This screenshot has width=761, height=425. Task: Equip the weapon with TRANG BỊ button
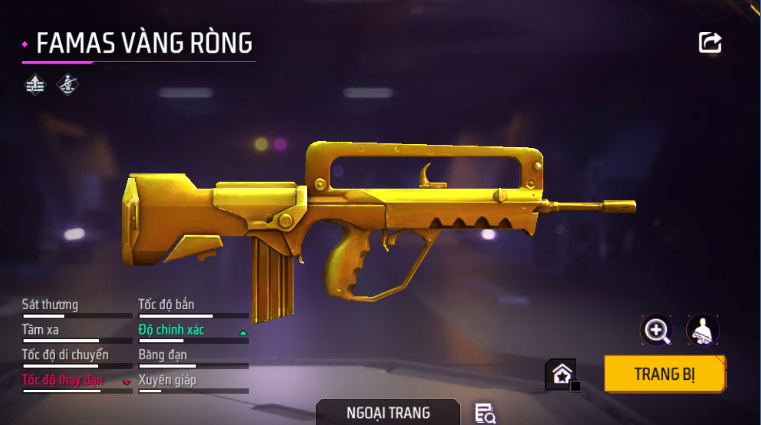pyautogui.click(x=664, y=375)
